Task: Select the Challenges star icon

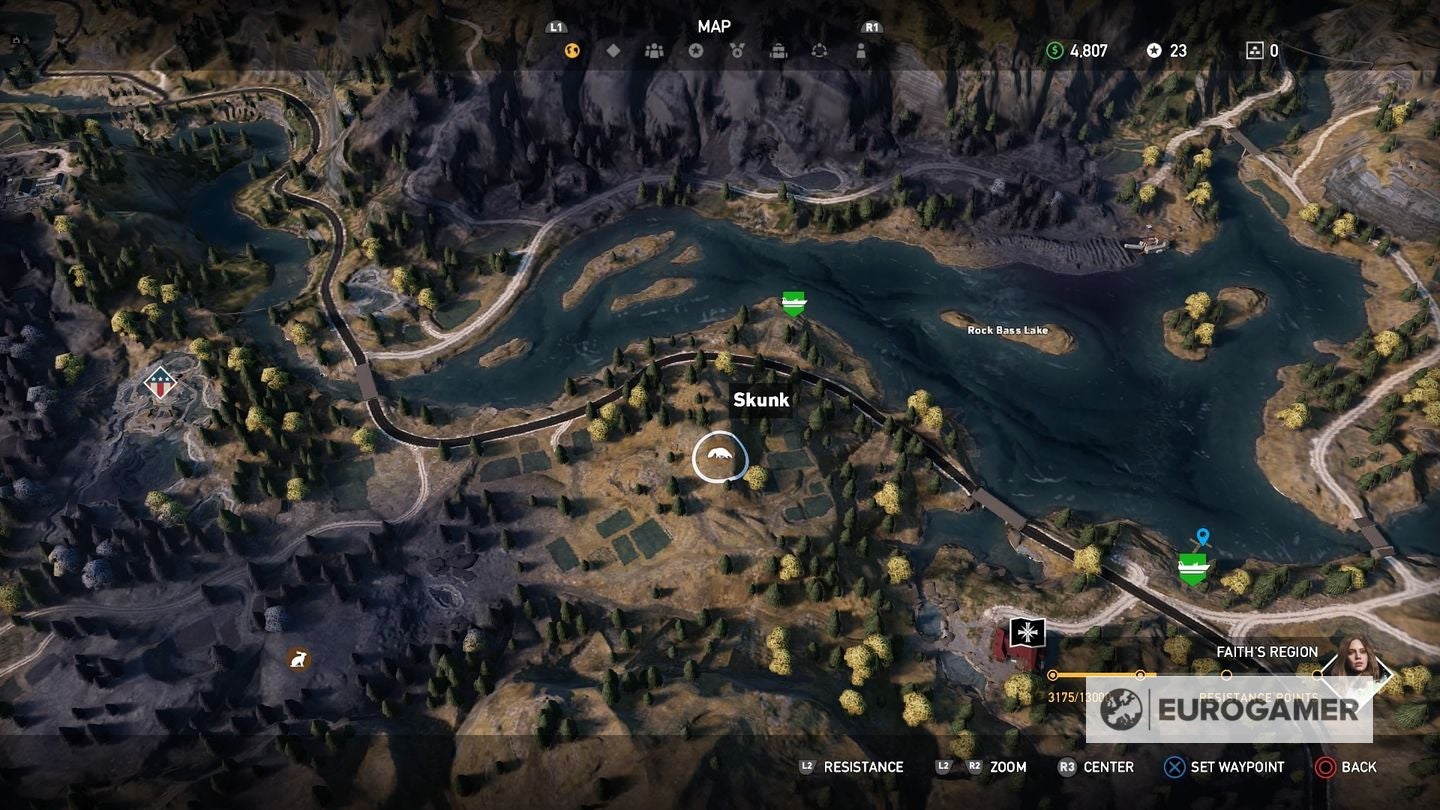Action: click(x=696, y=50)
